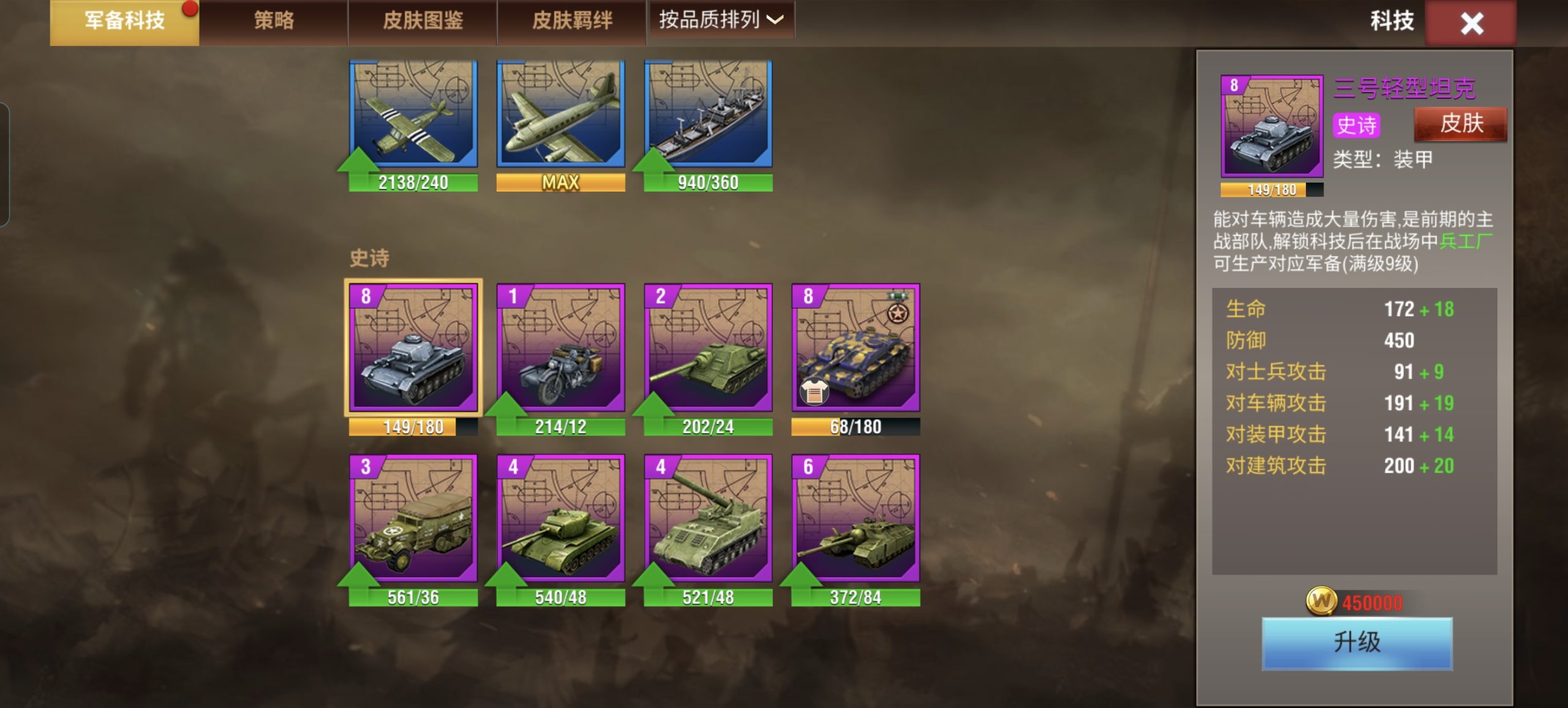This screenshot has width=1568, height=708.
Task: Toggle the red notification dot on 军备科技 tab
Action: tap(190, 9)
